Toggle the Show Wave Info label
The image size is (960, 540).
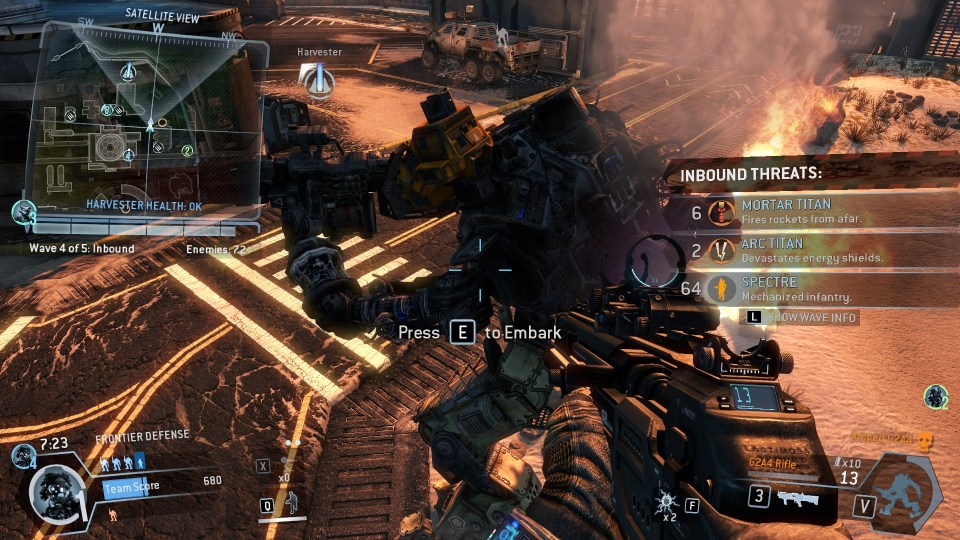800,318
